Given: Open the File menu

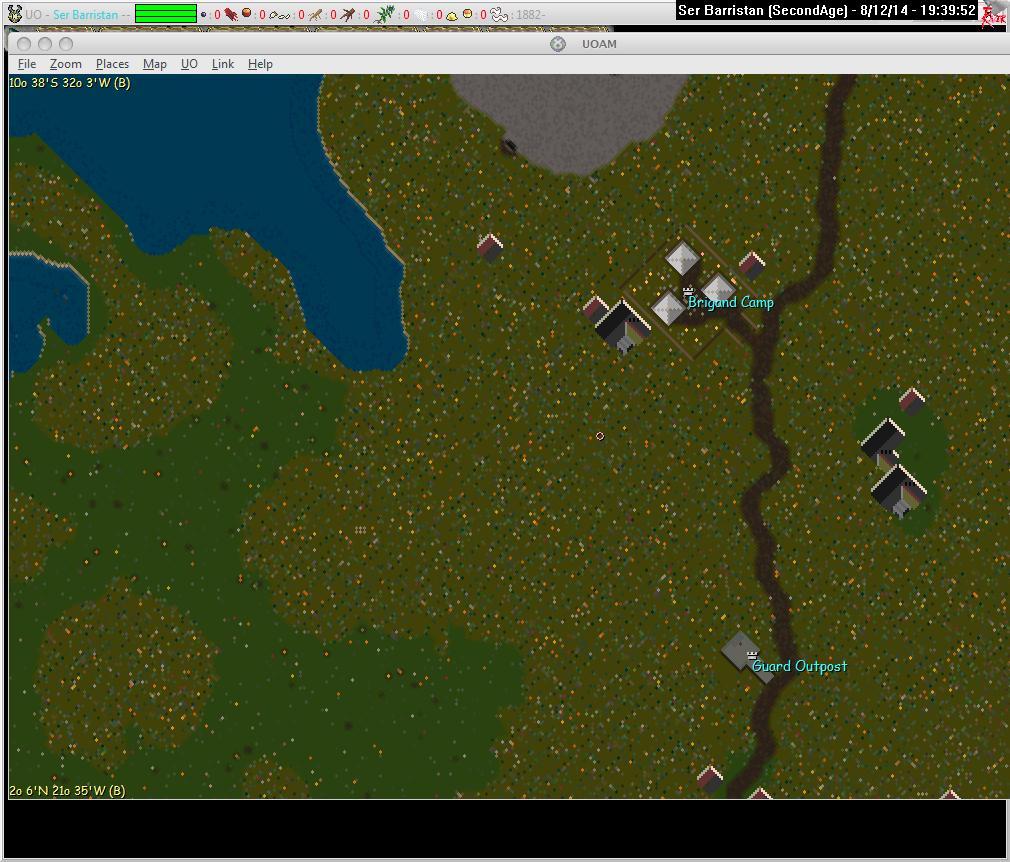Looking at the screenshot, I should point(27,64).
